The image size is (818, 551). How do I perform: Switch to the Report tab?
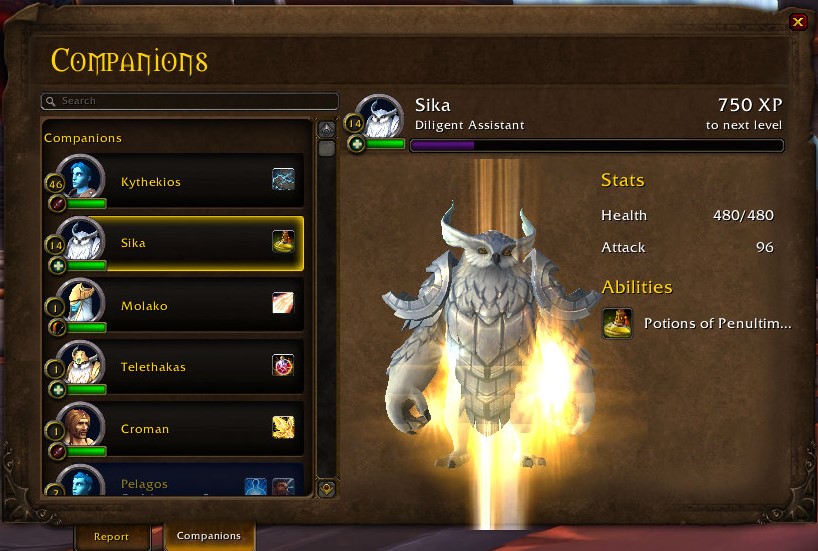point(111,536)
